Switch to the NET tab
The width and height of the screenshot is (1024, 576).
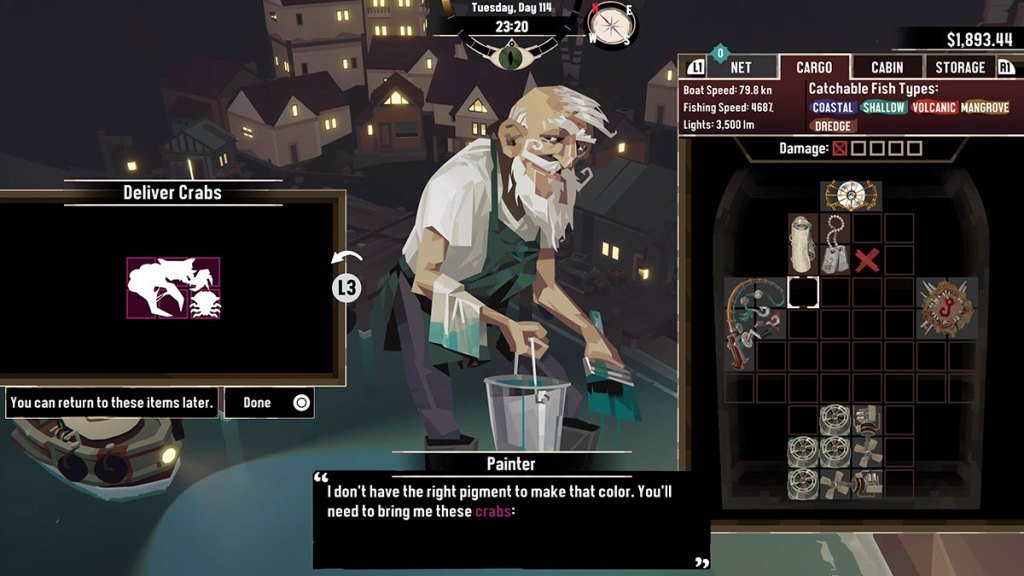click(x=741, y=68)
